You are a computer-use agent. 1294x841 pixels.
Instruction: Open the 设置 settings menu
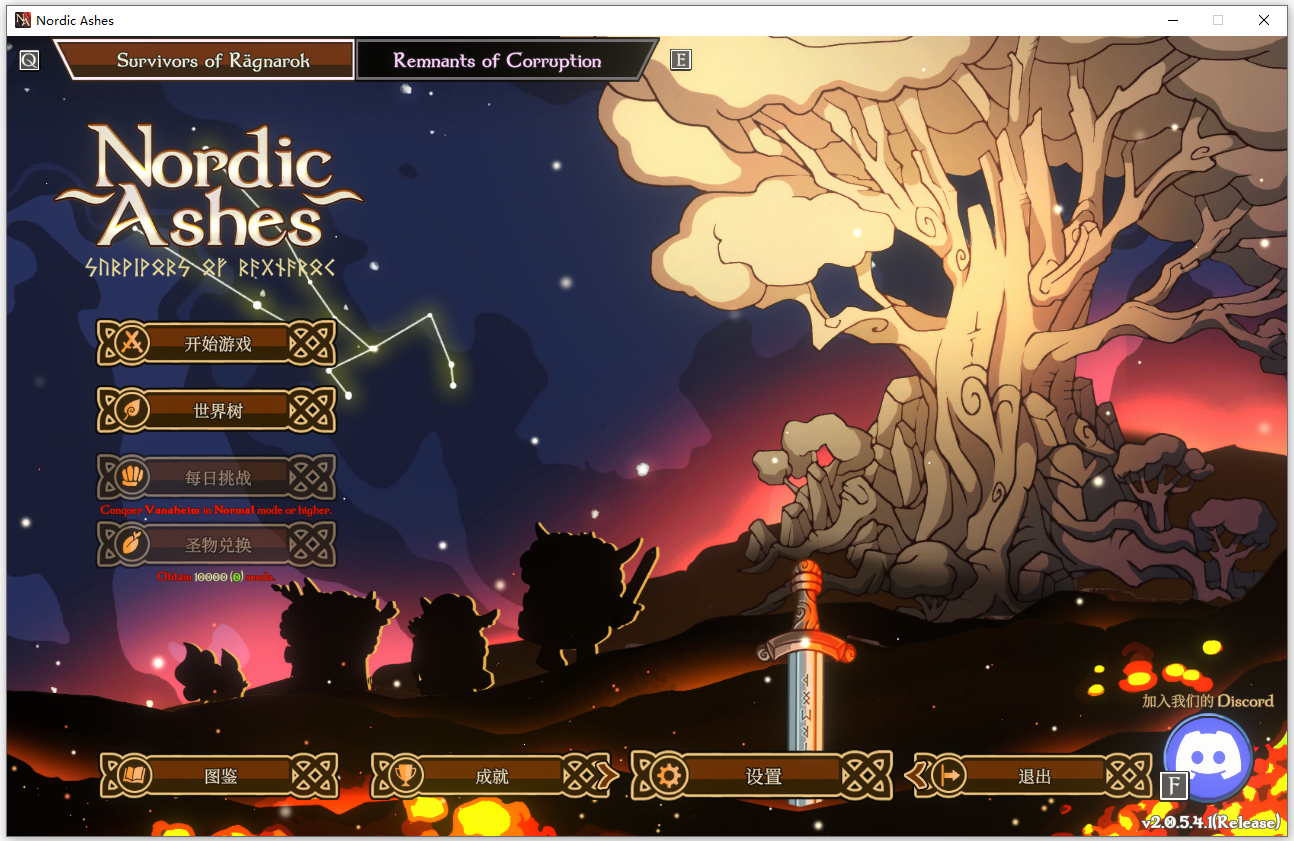[763, 776]
